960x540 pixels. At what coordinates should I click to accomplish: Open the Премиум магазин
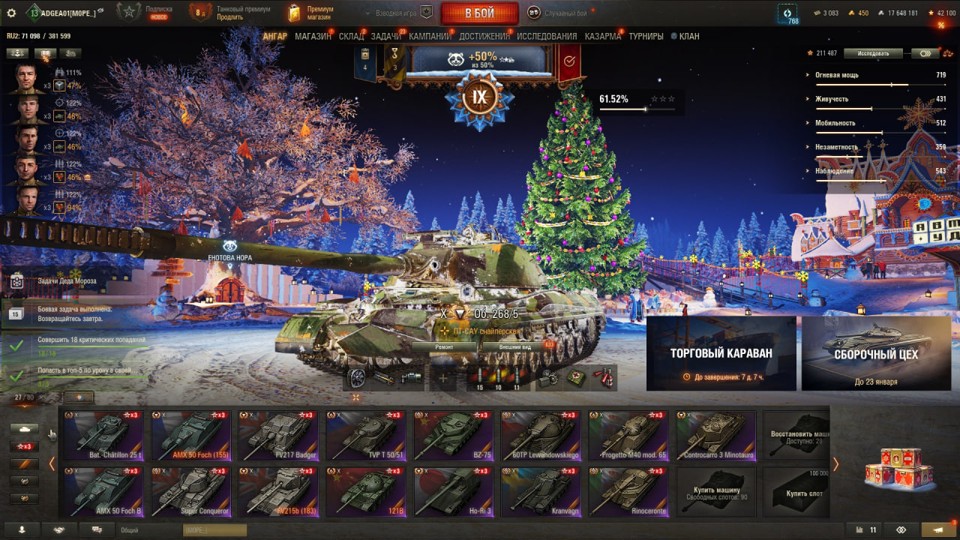311,12
